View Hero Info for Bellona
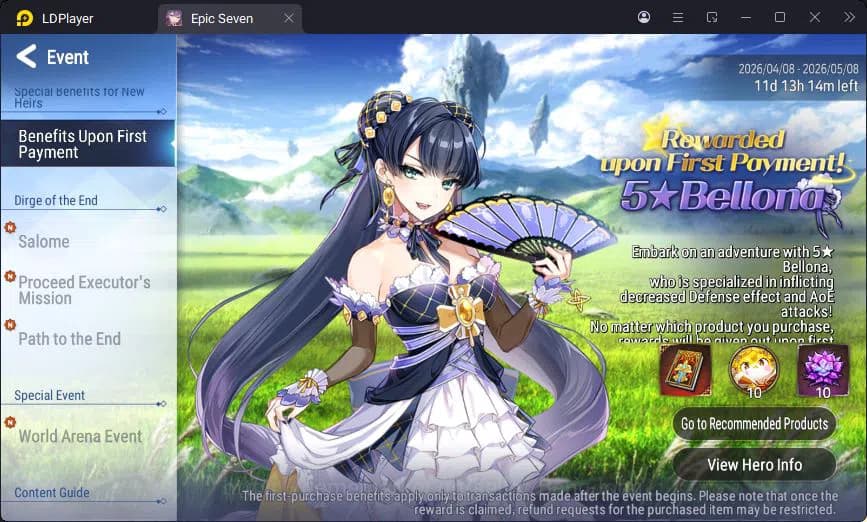867x522 pixels. [754, 464]
